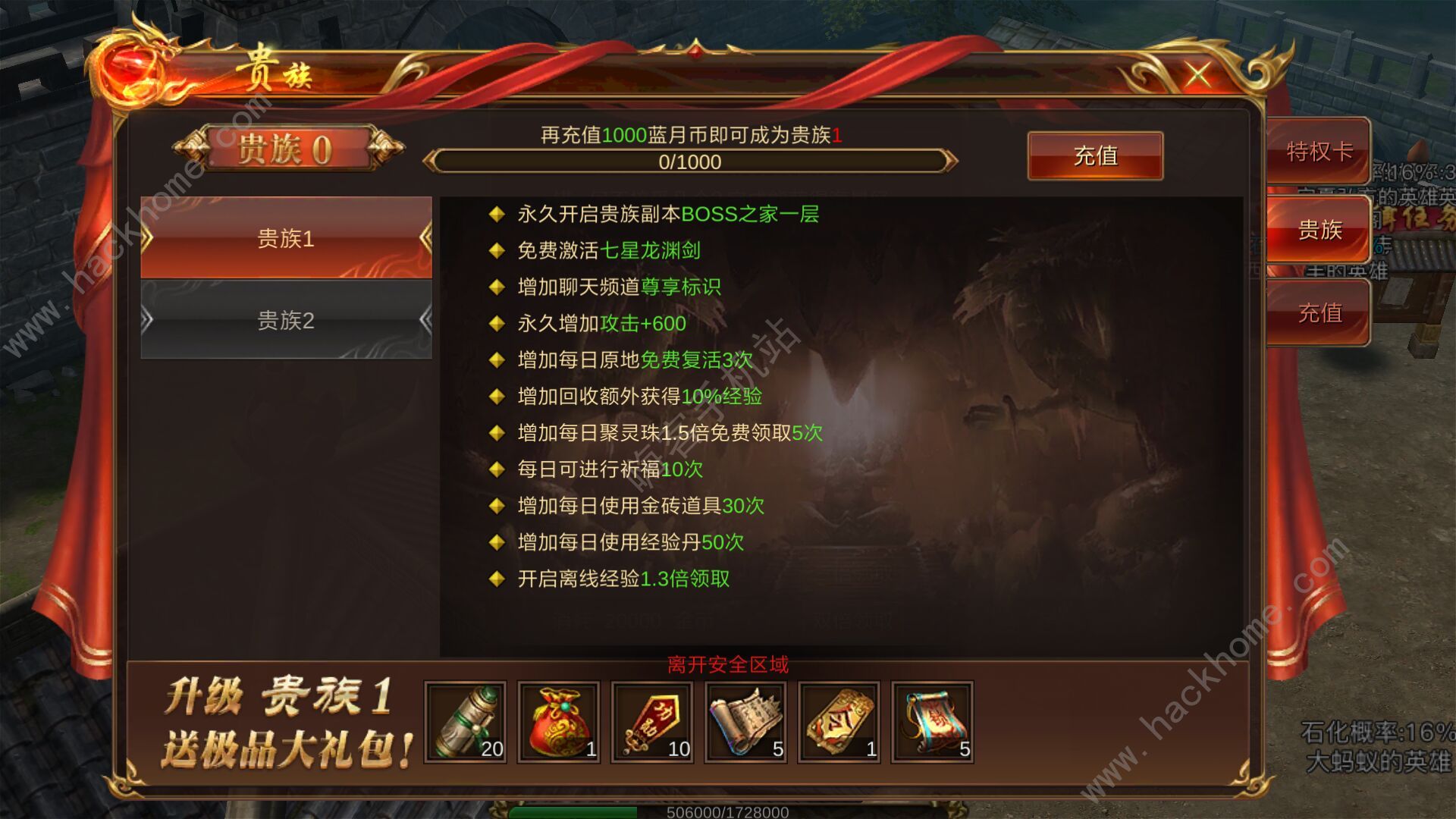Click the red fortune pouch reward item
Viewport: 1456px width, 819px height.
[559, 722]
